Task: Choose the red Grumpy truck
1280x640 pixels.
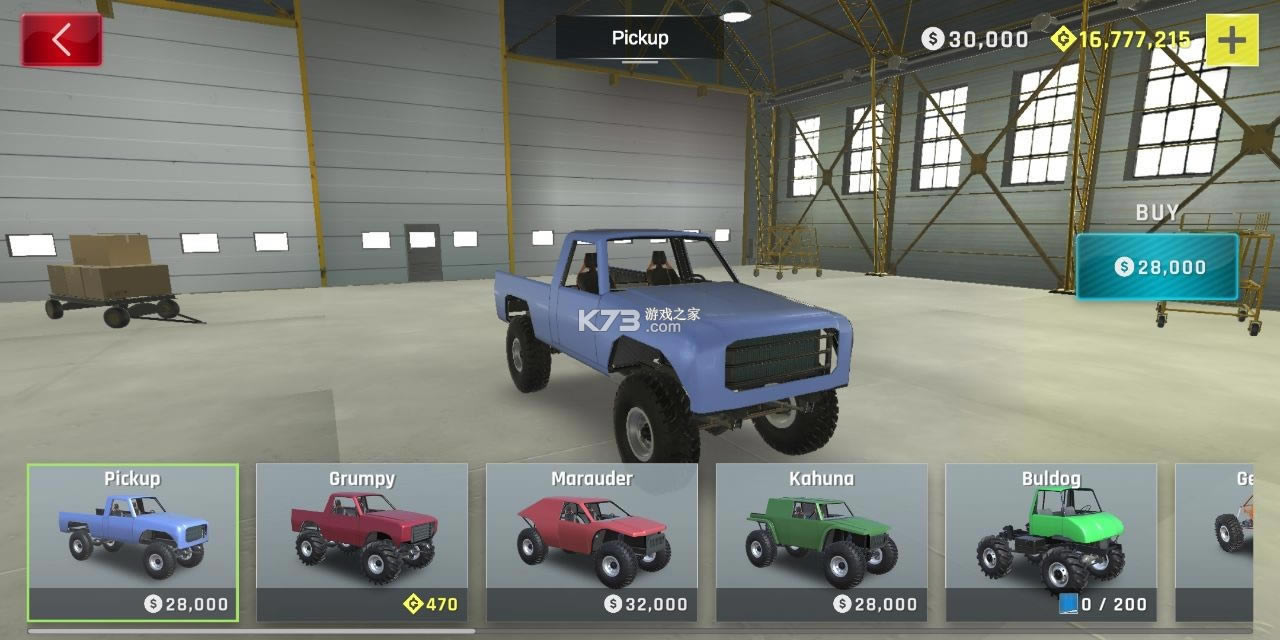Action: click(362, 541)
